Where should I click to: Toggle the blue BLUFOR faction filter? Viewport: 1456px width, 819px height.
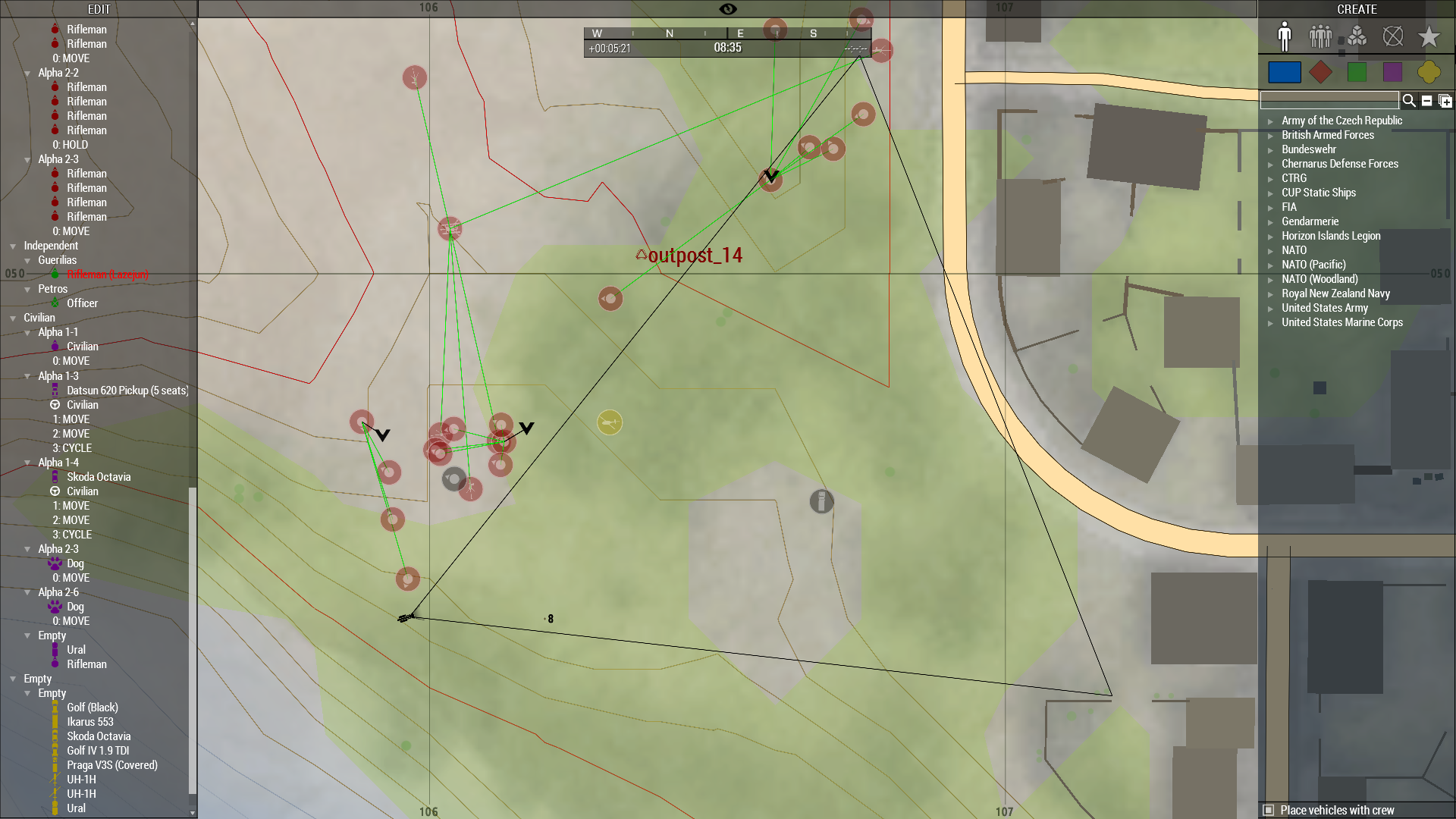coord(1285,72)
